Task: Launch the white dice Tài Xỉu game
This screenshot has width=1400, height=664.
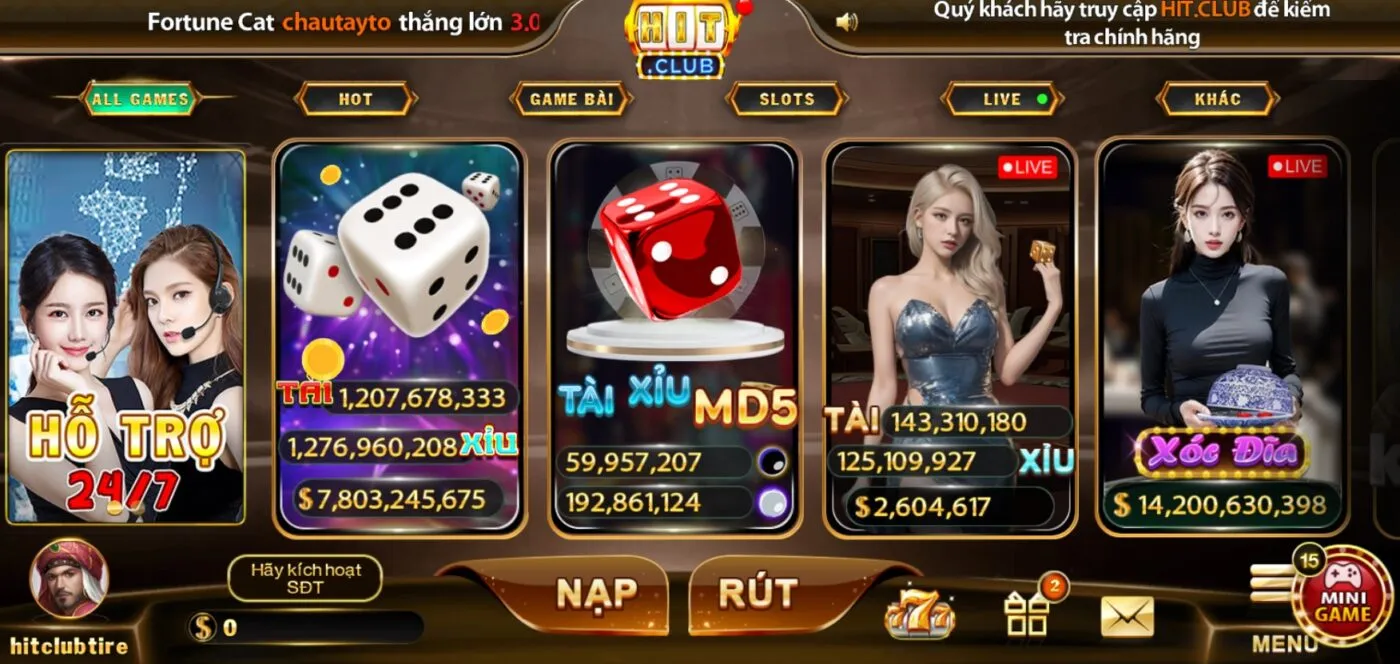Action: coord(400,337)
